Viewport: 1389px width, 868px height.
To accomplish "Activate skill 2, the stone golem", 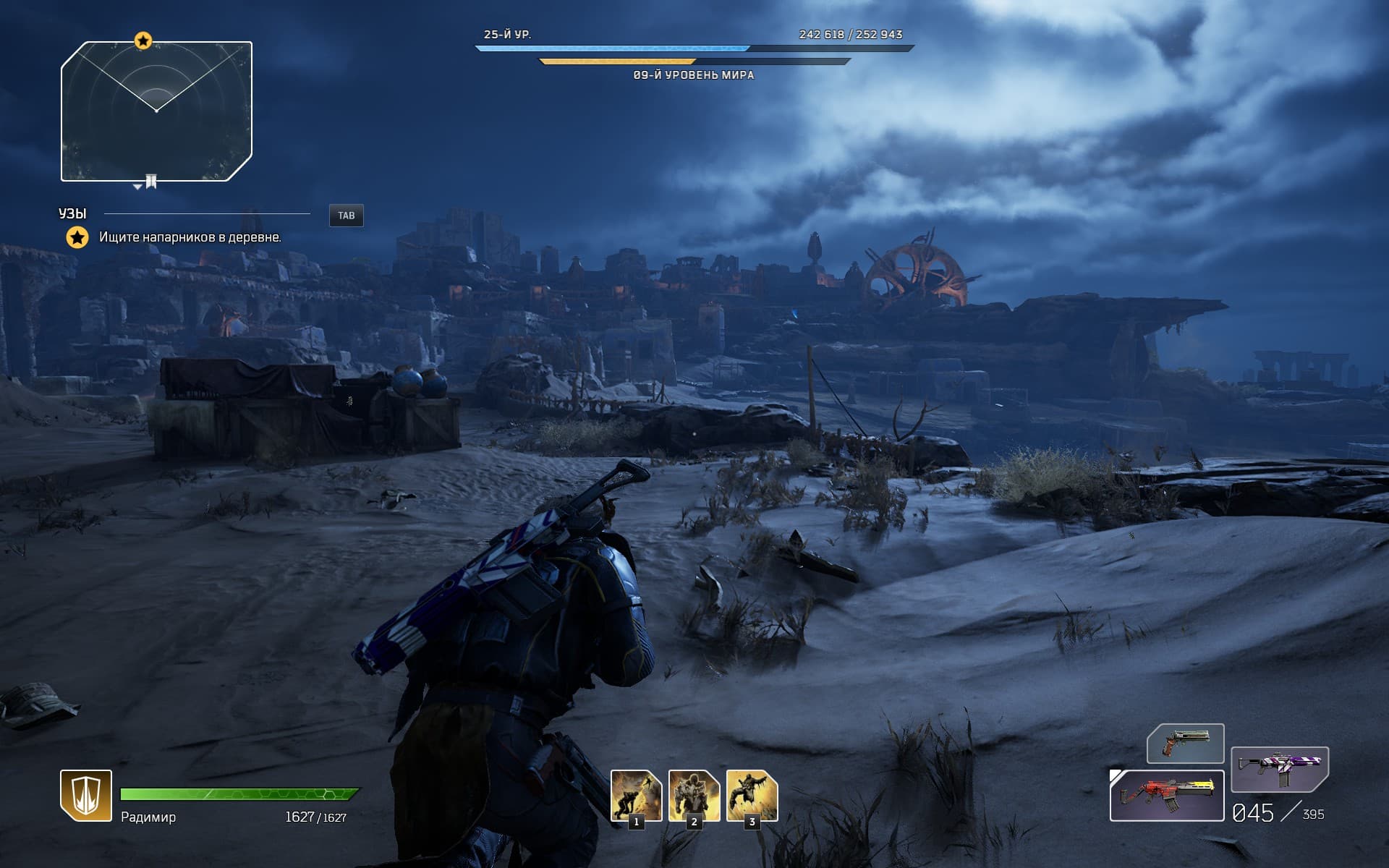I will pyautogui.click(x=694, y=795).
